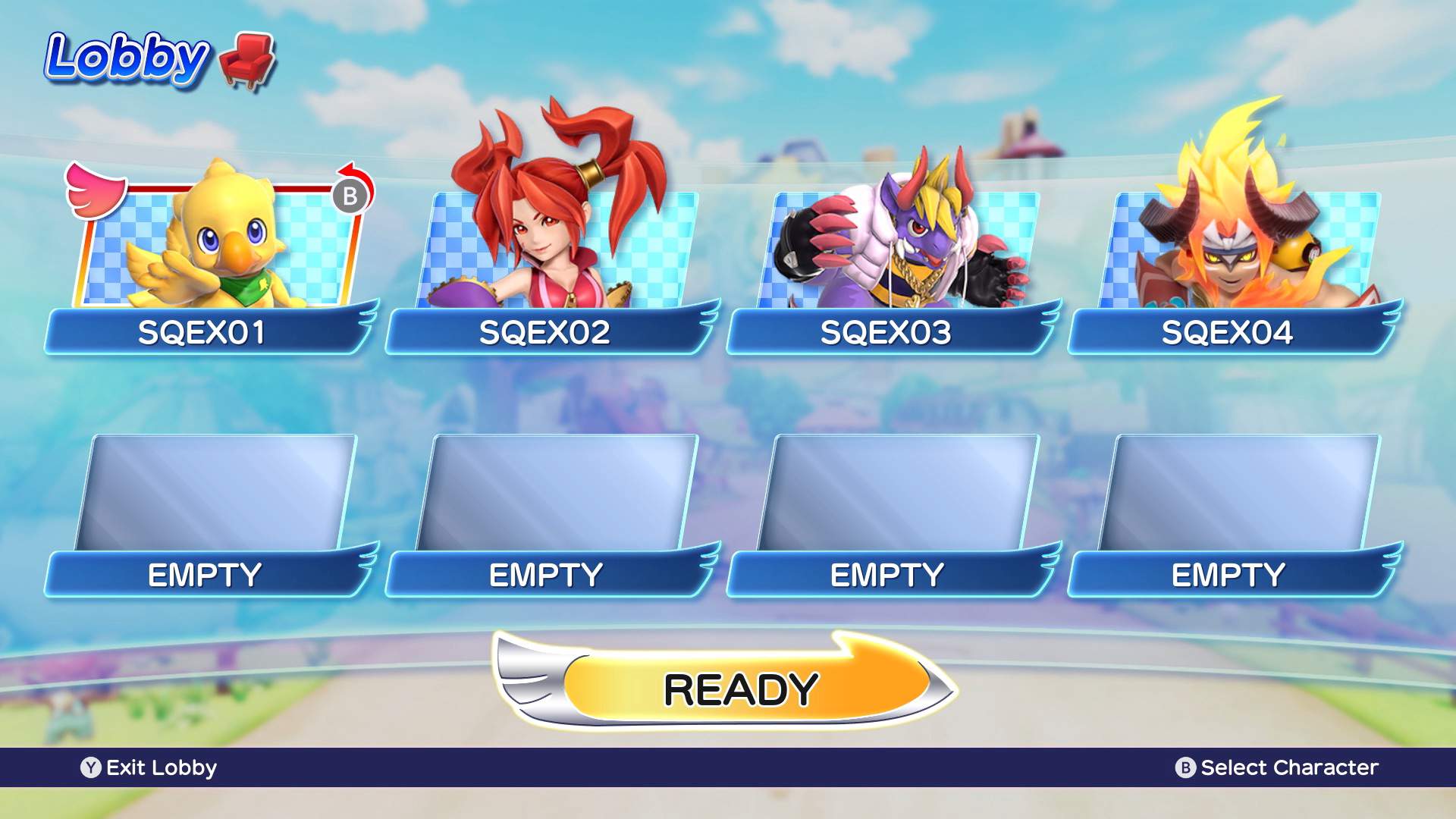Pick the SQEX04 flame-haired Ifrit slot
The image size is (1456, 819).
click(1238, 250)
